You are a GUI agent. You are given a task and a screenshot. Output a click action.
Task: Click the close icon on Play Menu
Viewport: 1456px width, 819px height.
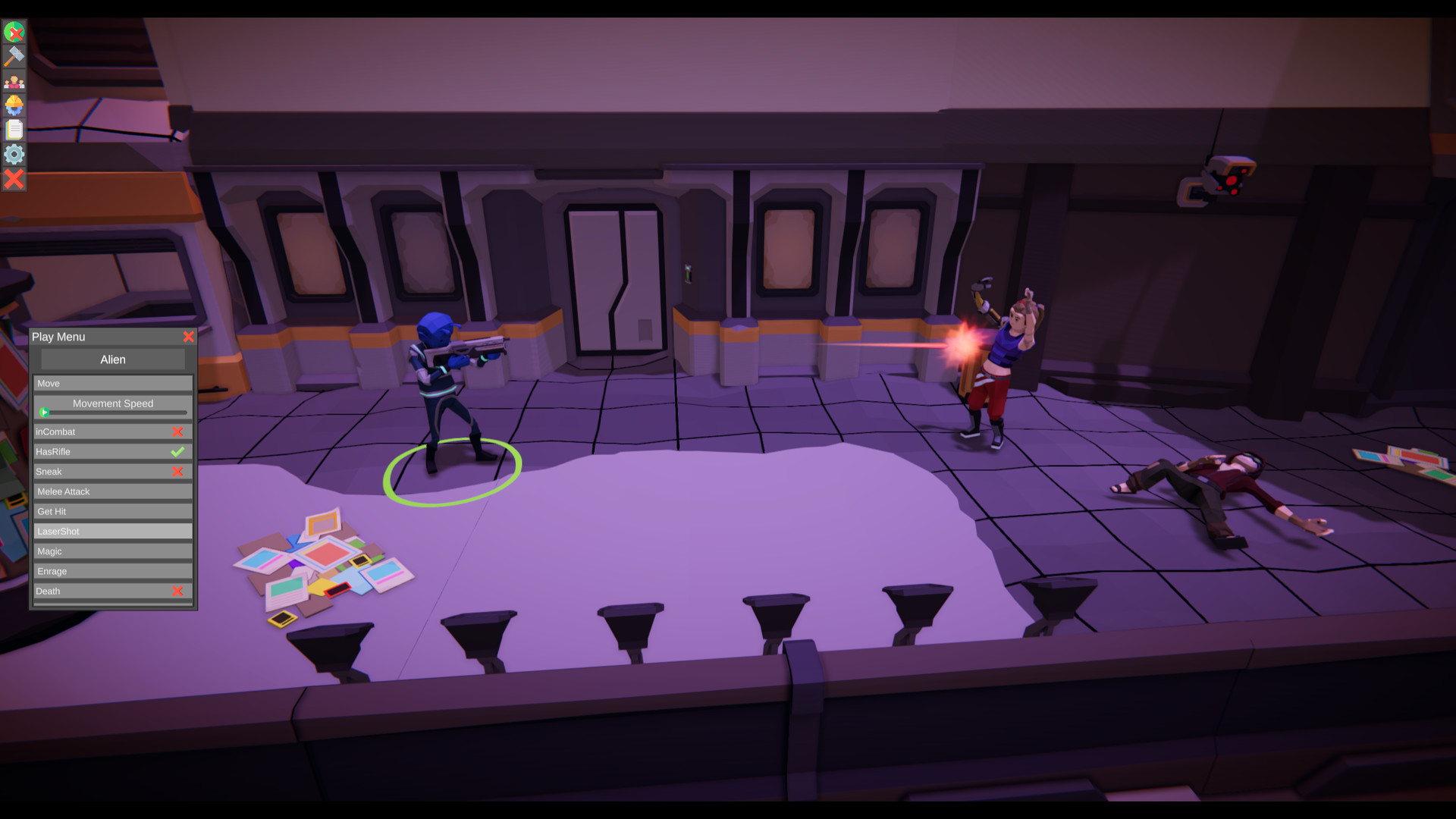tap(189, 337)
